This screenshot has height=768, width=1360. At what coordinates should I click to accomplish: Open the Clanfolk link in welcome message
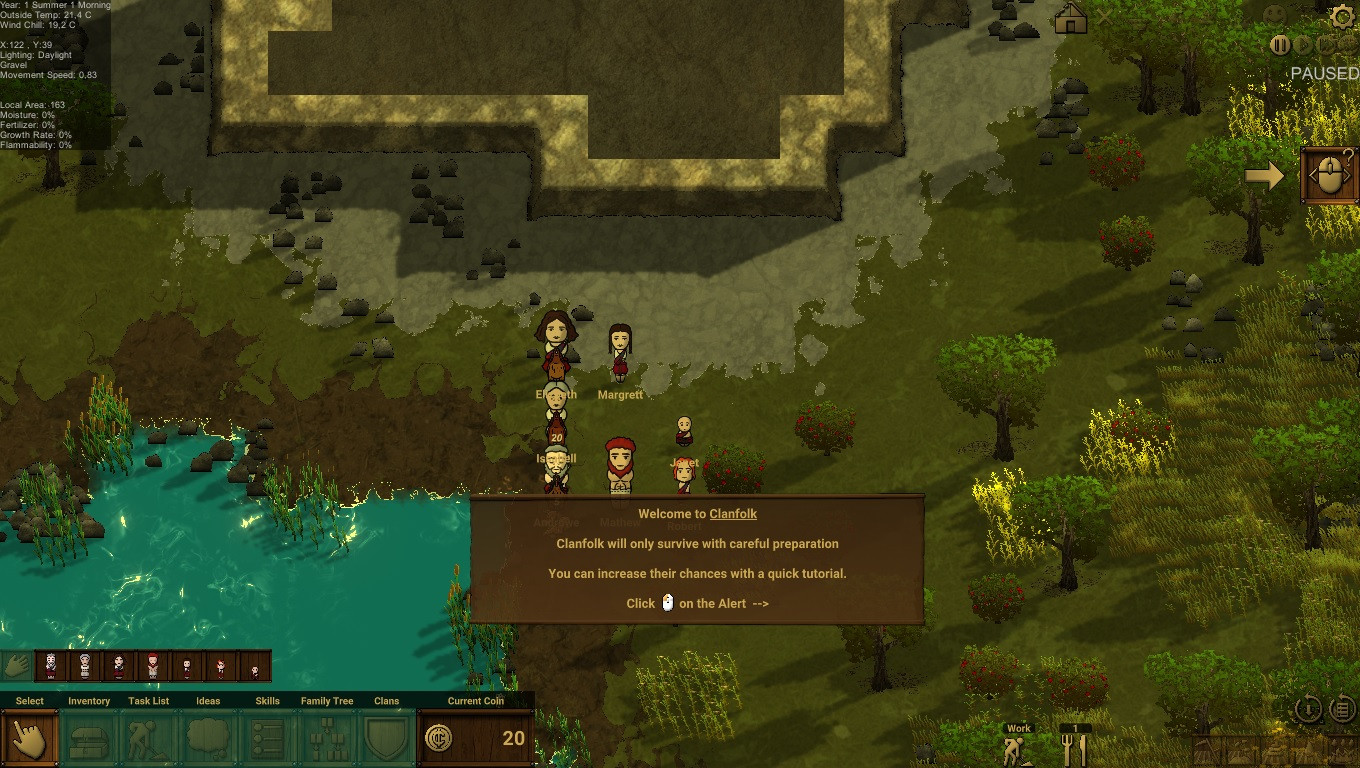pyautogui.click(x=733, y=514)
